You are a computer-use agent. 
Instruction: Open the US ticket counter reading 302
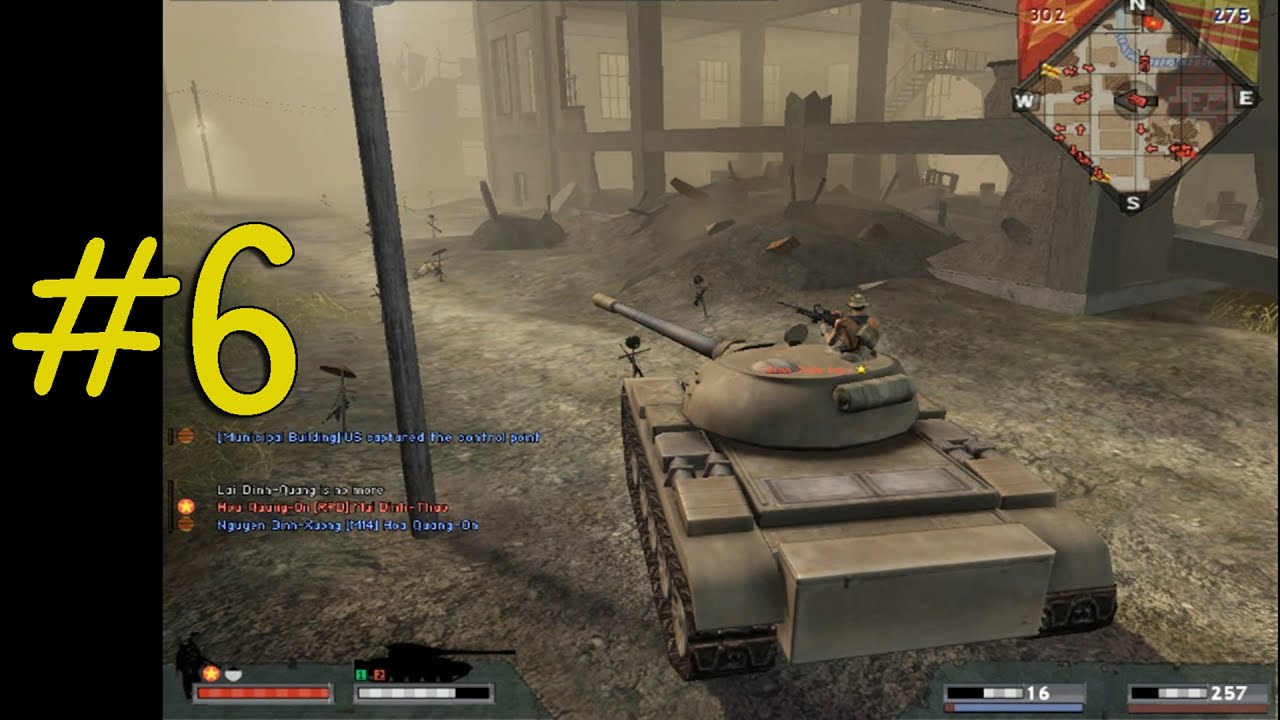(x=1046, y=13)
